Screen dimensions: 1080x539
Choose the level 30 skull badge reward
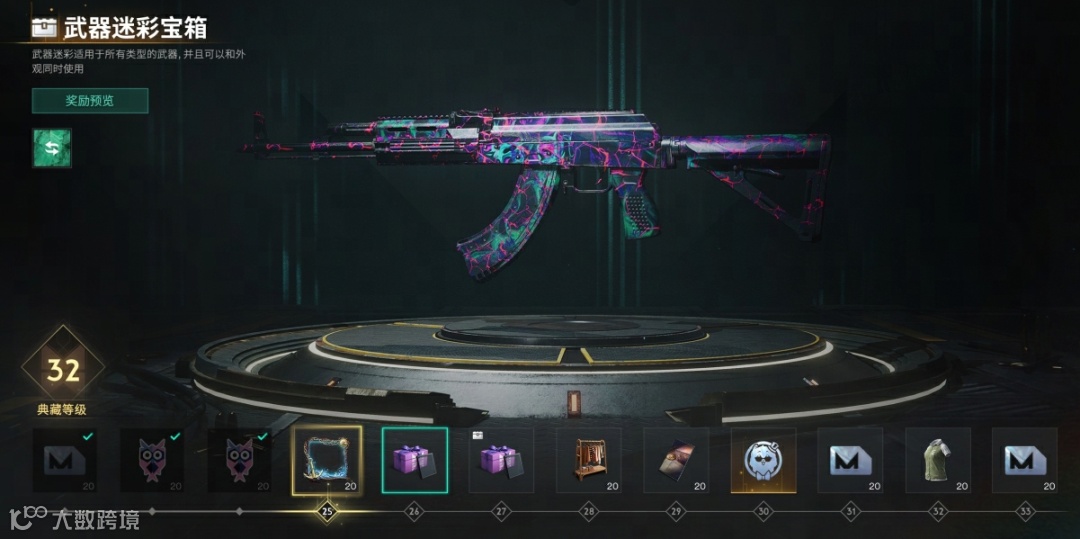763,460
